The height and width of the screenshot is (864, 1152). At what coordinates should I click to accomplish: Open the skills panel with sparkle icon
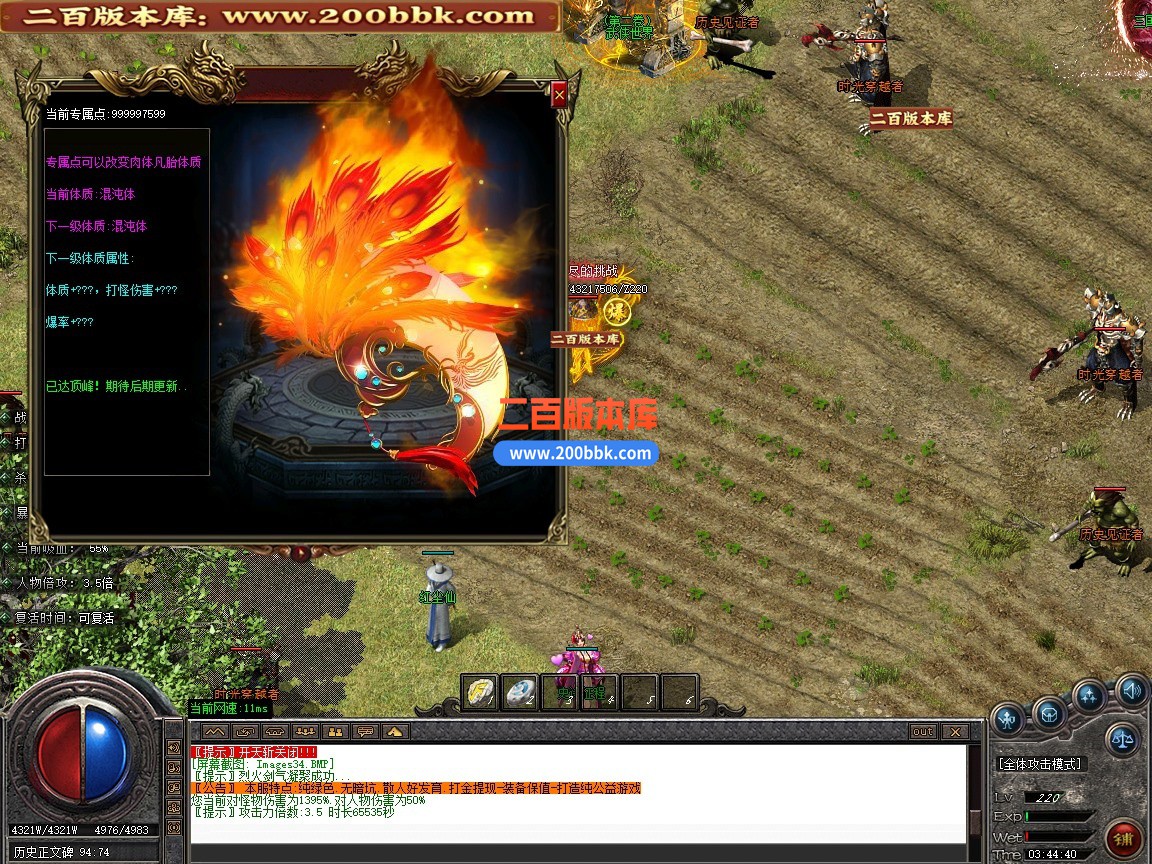click(1089, 695)
